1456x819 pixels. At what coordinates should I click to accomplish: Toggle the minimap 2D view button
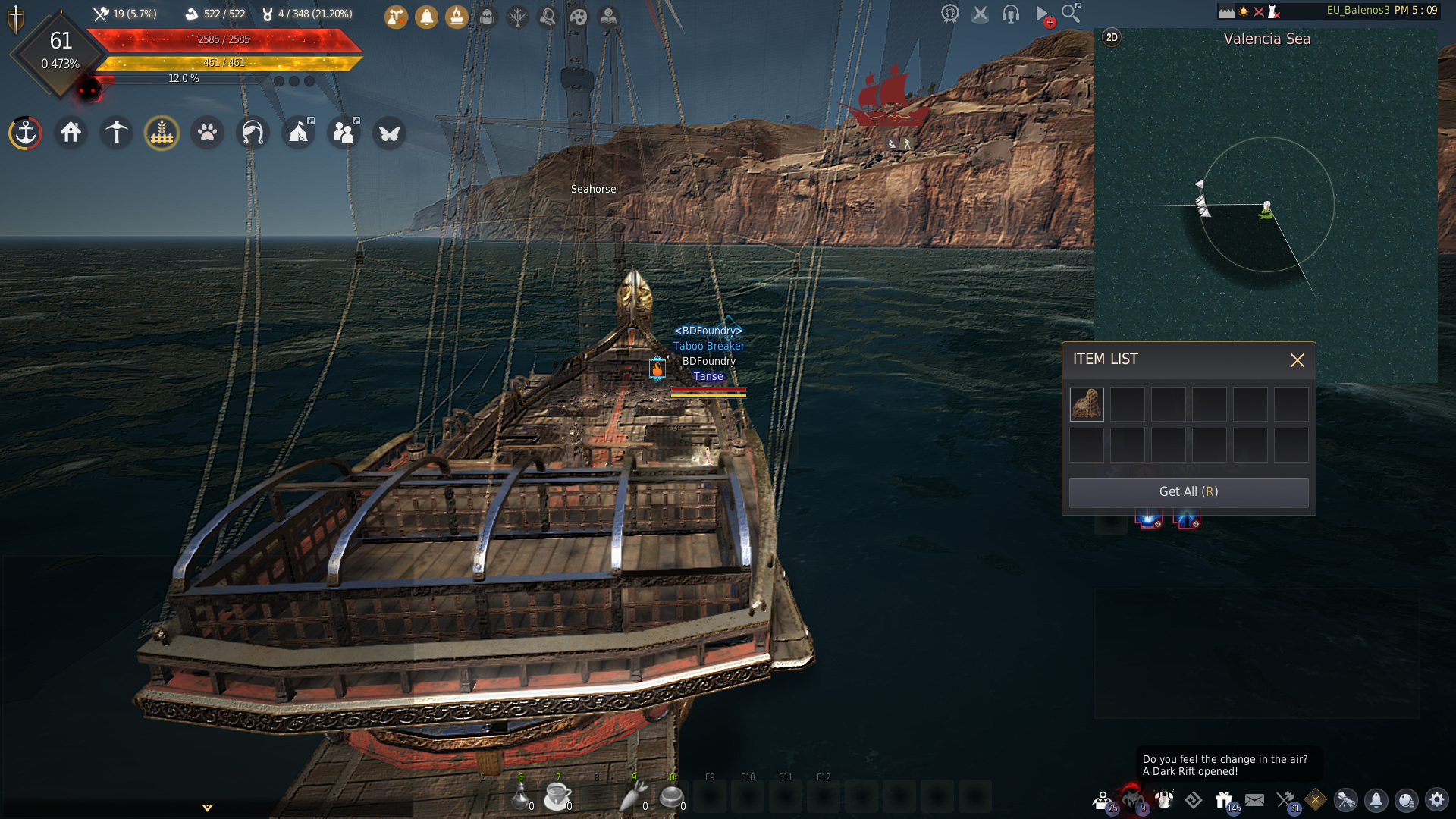pyautogui.click(x=1112, y=38)
